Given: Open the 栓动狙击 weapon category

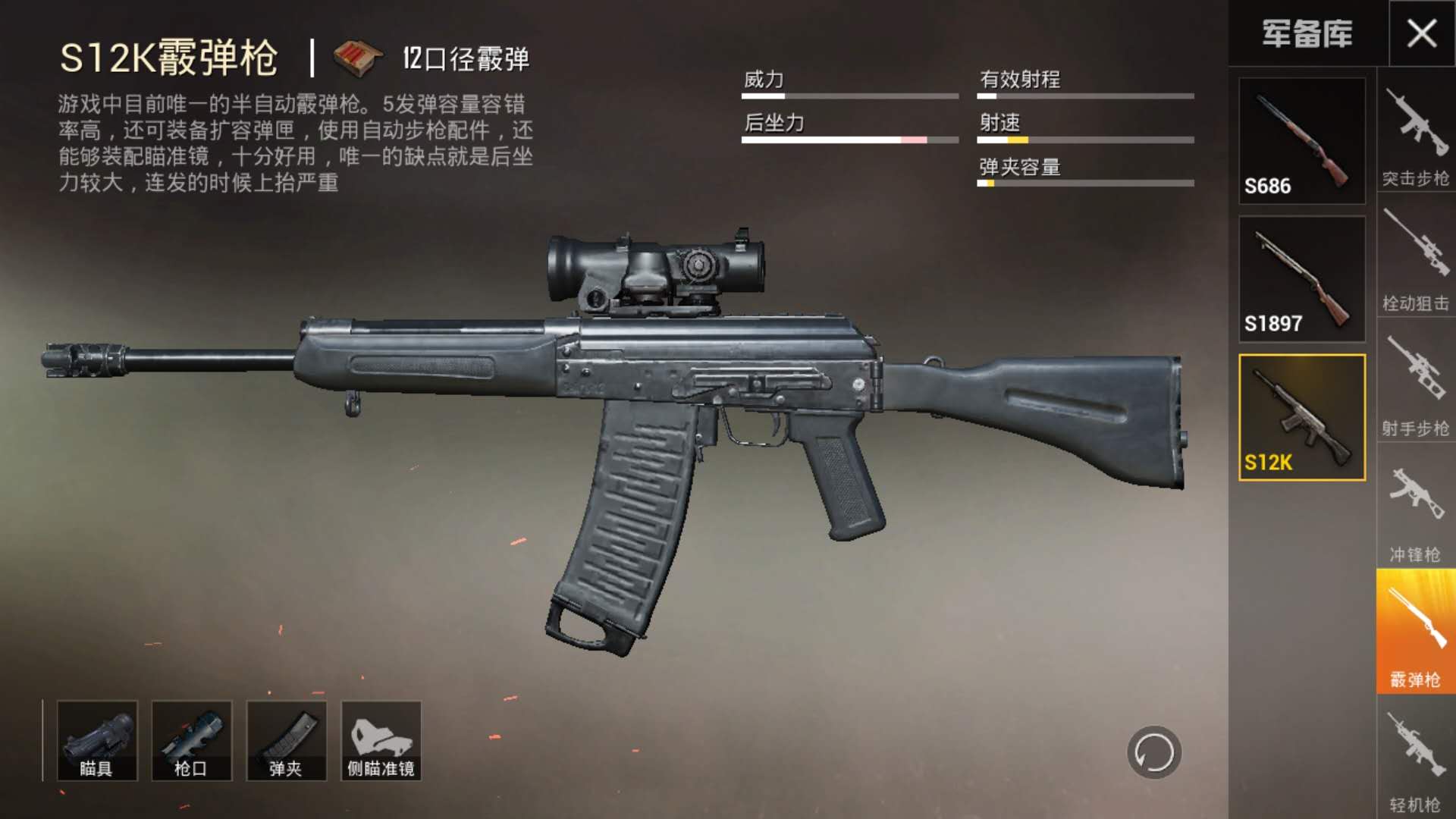Looking at the screenshot, I should pyautogui.click(x=1416, y=260).
